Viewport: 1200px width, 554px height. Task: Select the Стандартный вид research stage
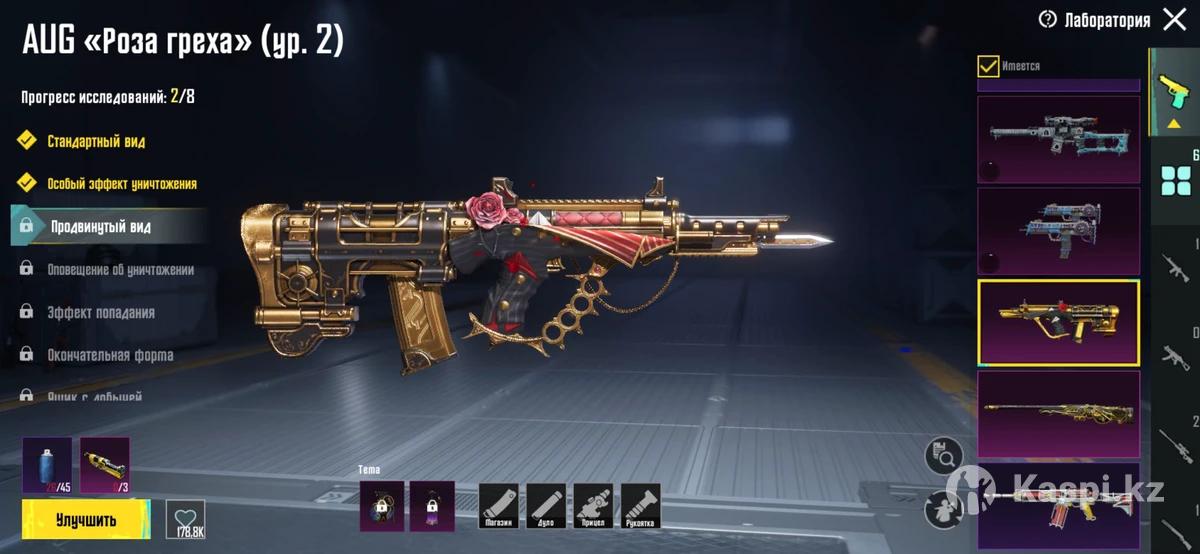tap(95, 141)
